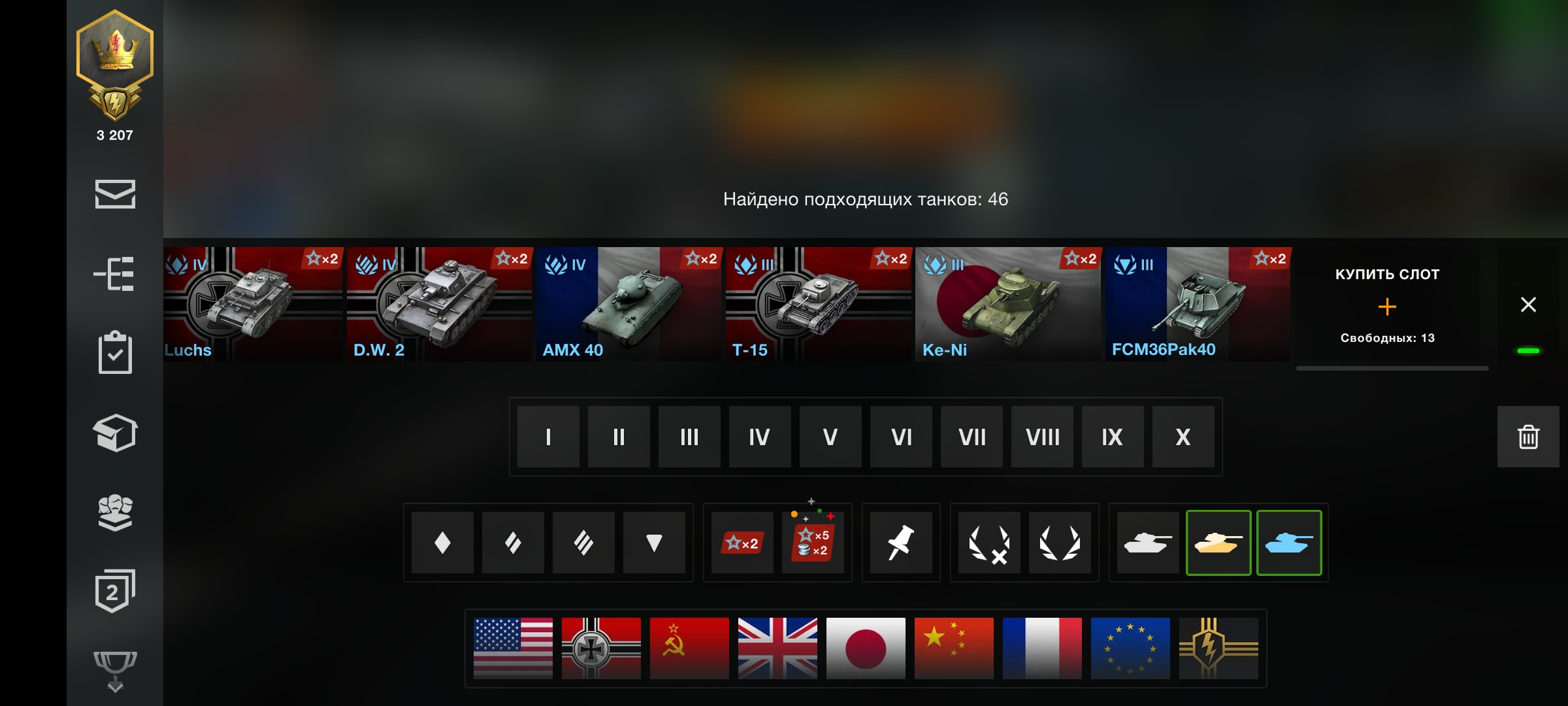
Task: Open the tech tree icon
Action: pos(115,274)
